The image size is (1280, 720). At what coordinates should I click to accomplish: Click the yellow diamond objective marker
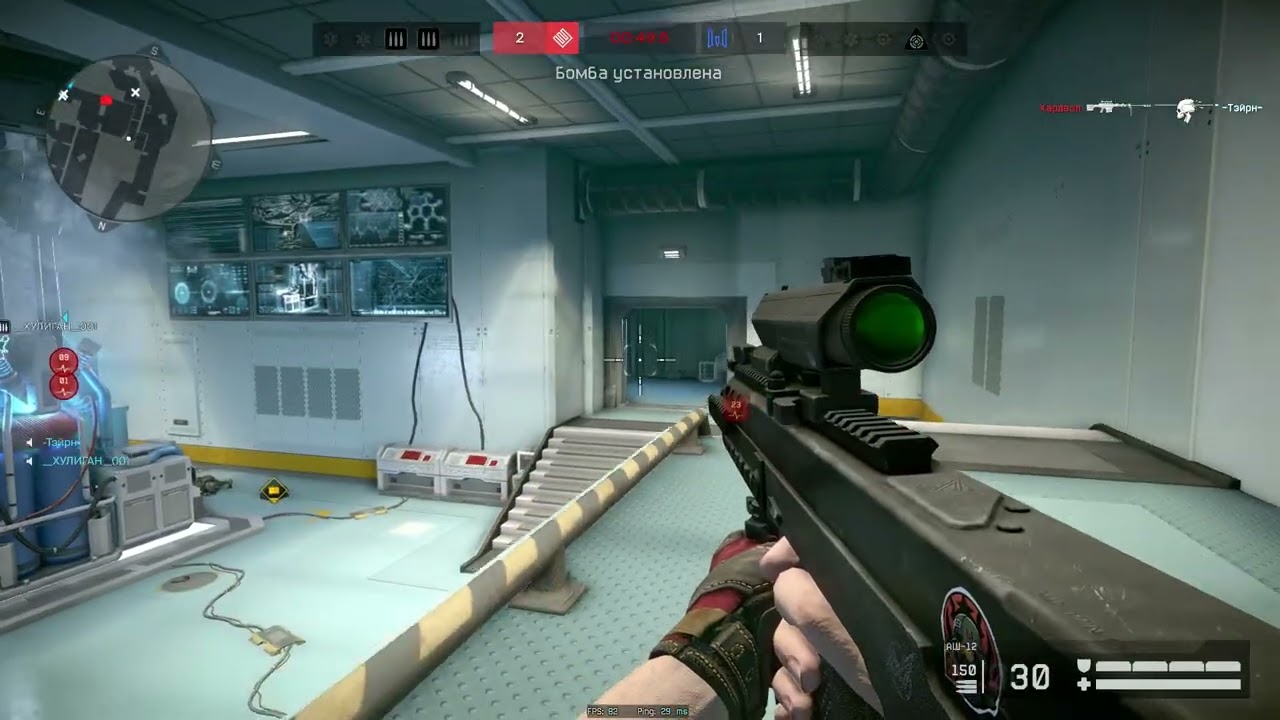(272, 490)
